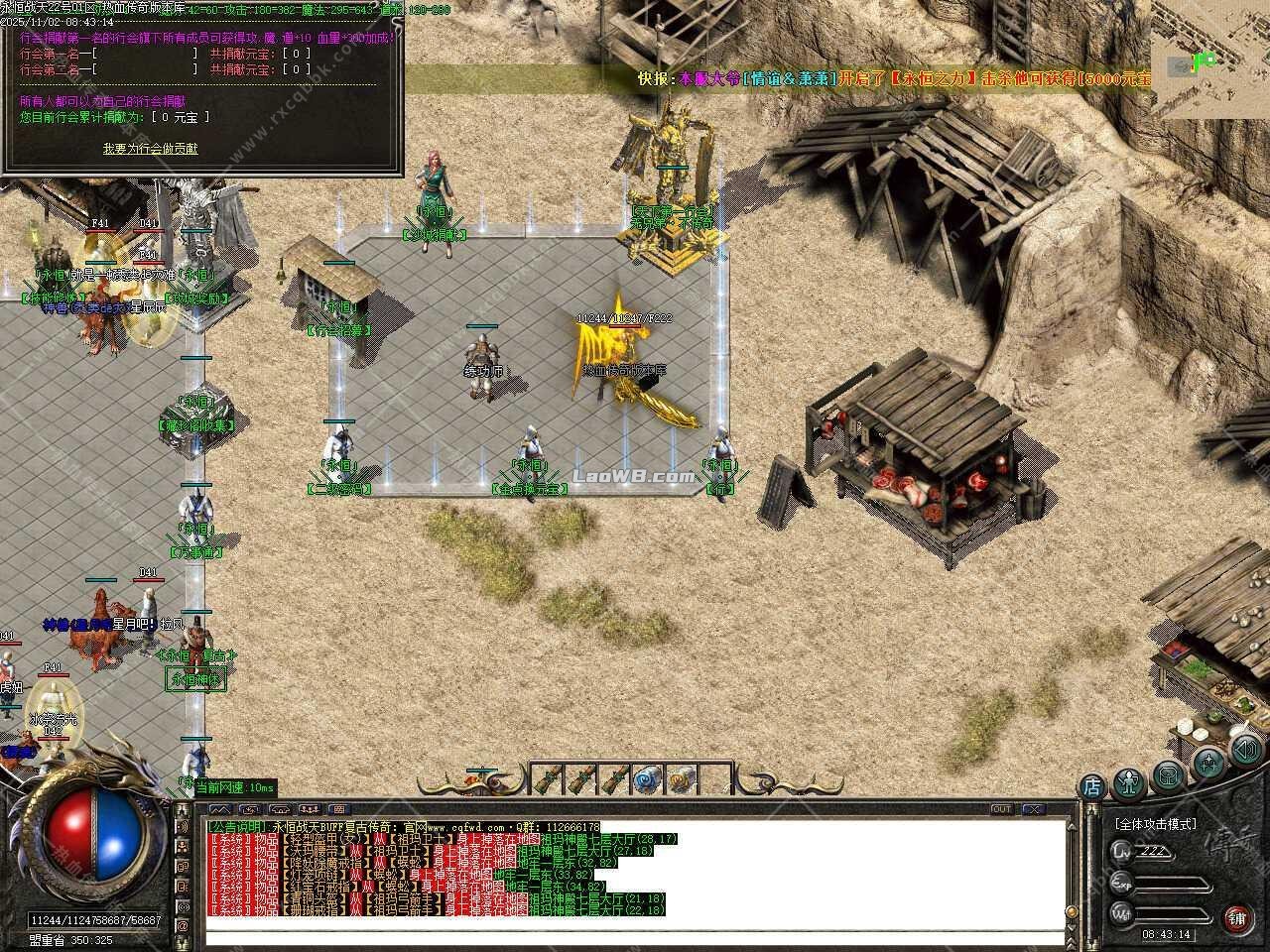Open the inventory bag icon
1270x952 pixels.
1167,777
